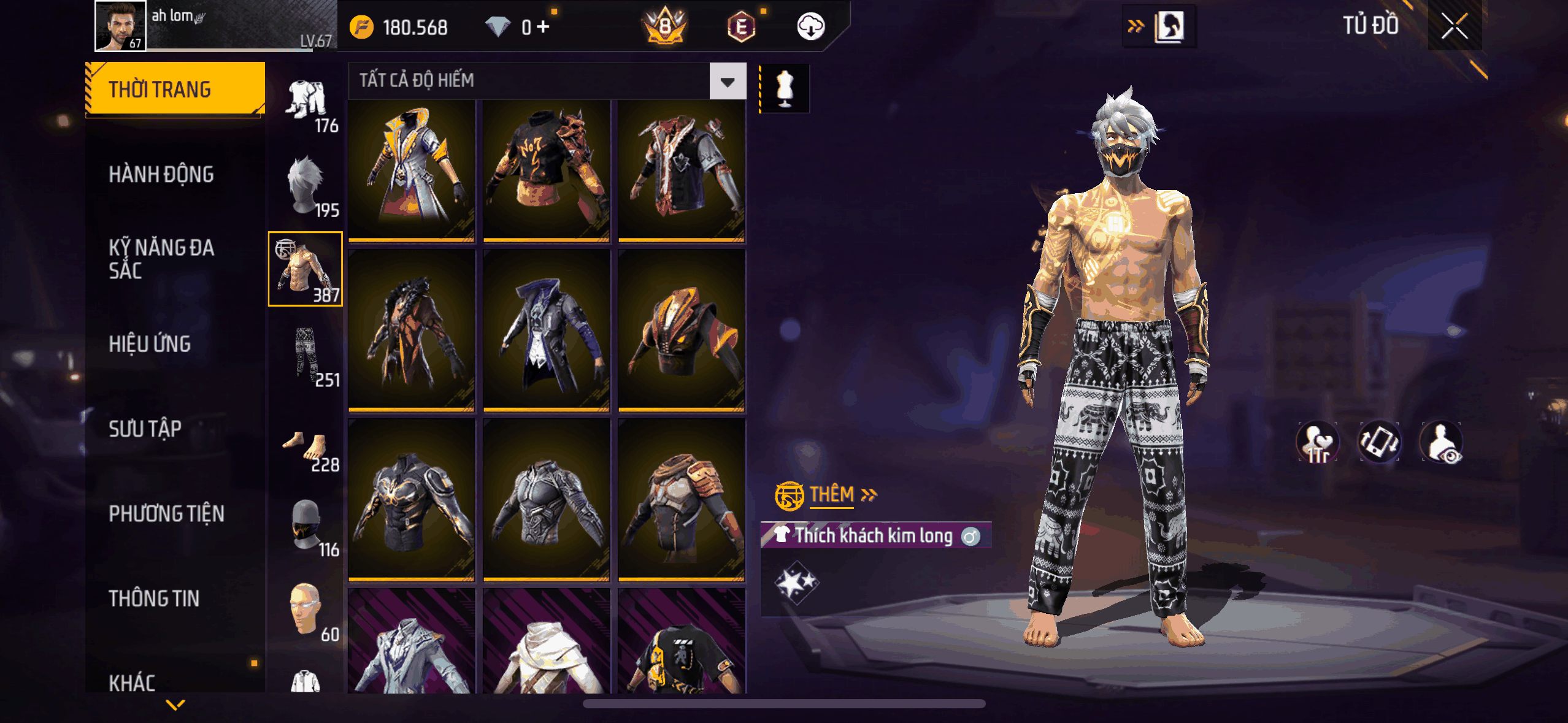Go to the SƯU TẬP tab
The height and width of the screenshot is (723, 1568).
pyautogui.click(x=145, y=429)
